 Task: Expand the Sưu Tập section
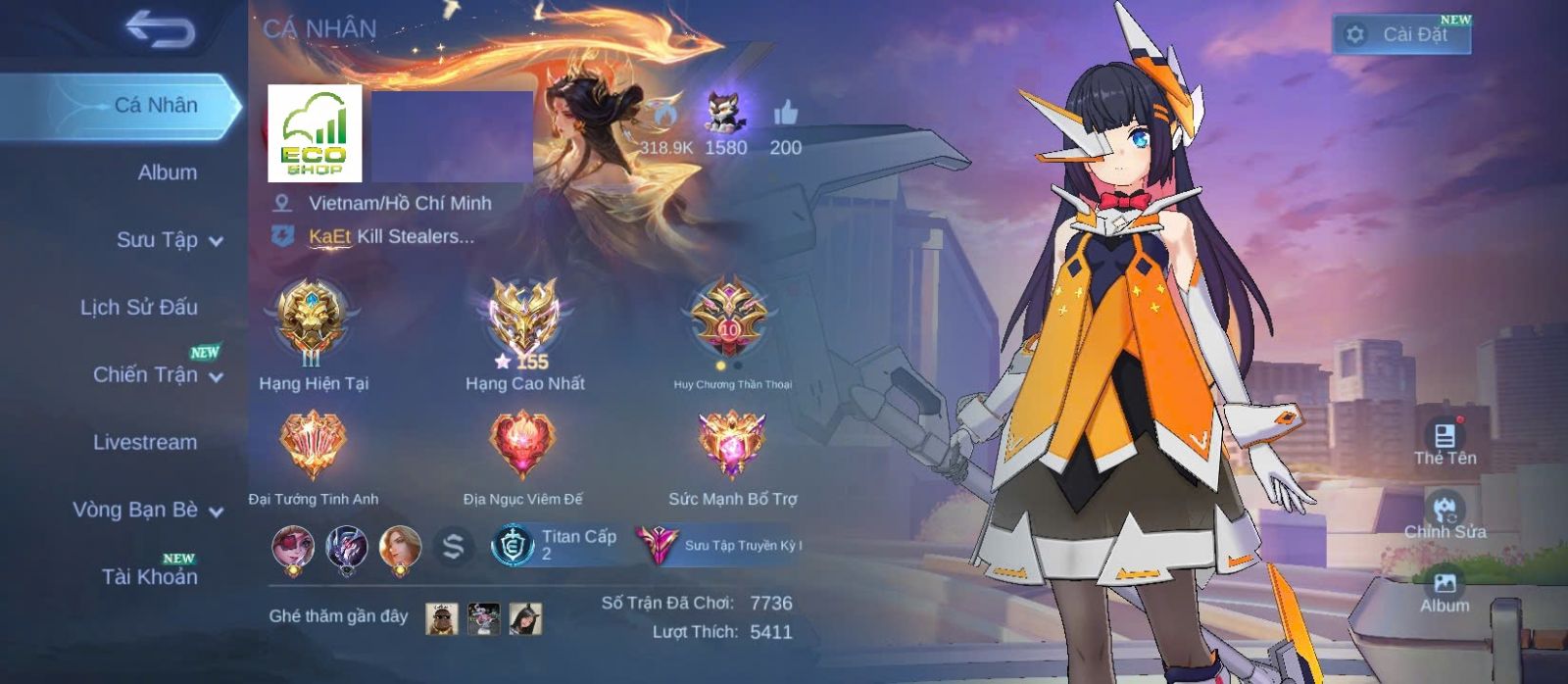coord(169,240)
